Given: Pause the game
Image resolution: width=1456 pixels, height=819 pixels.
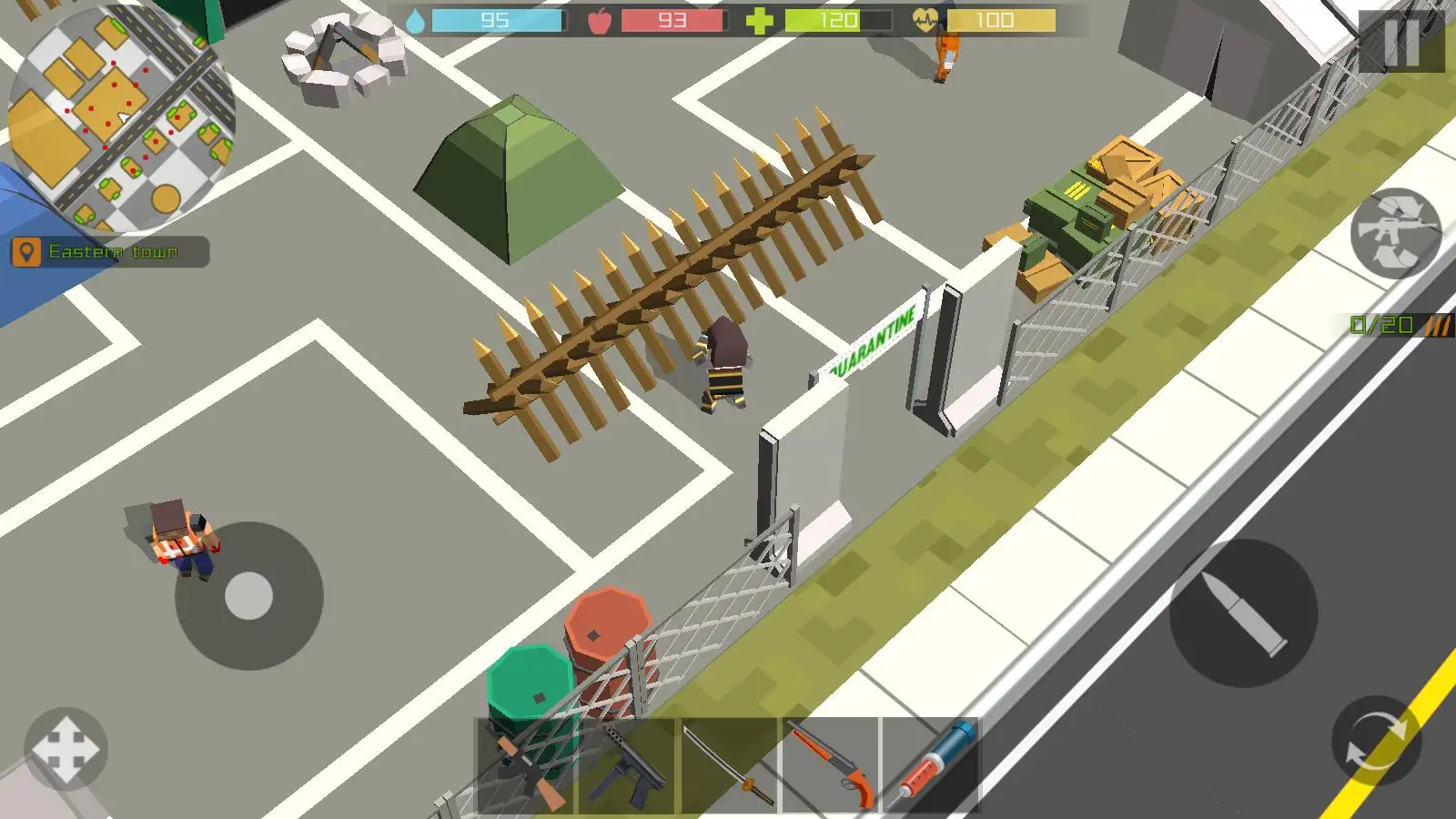Looking at the screenshot, I should pyautogui.click(x=1400, y=41).
